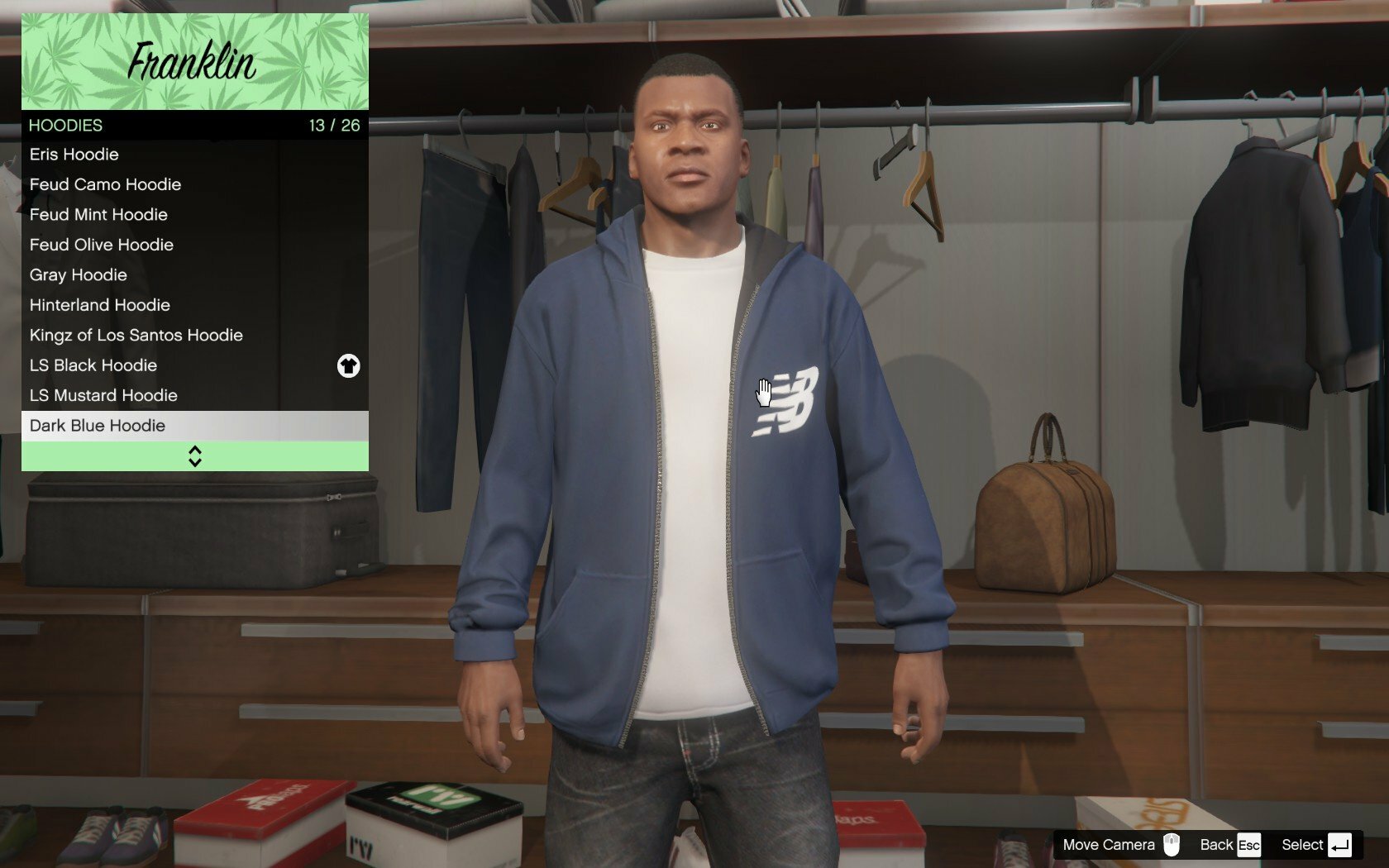Pick the Feud Mint Hoodie
Viewport: 1389px width, 868px height.
point(99,215)
